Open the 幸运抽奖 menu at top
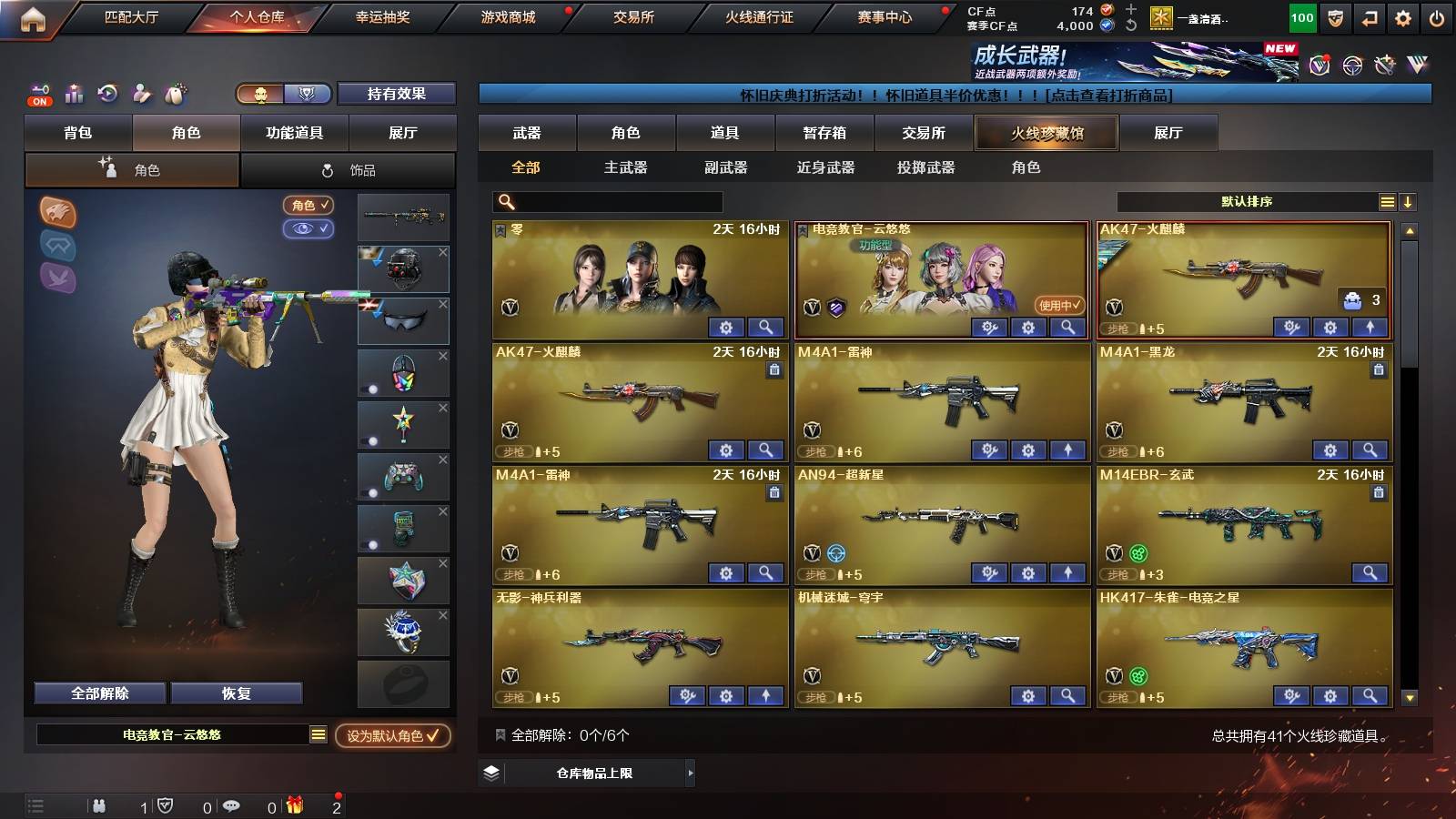 coord(383,16)
